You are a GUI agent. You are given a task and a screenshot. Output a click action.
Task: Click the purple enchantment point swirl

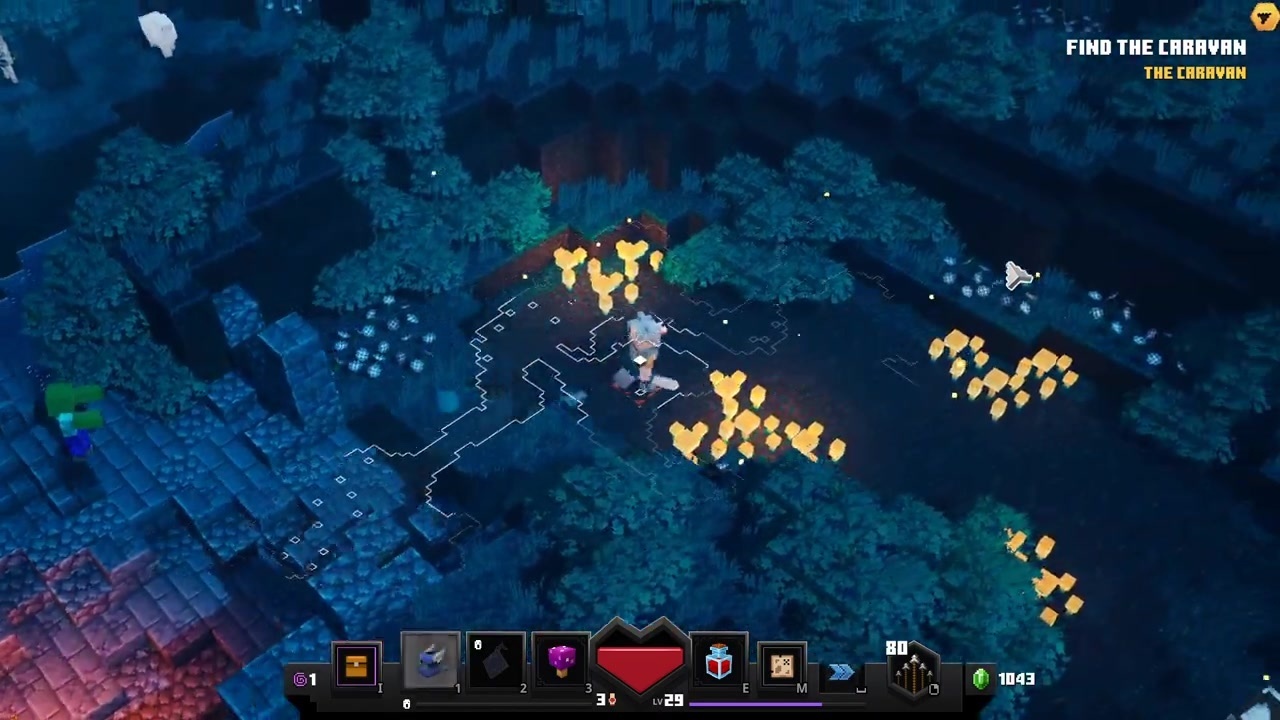(300, 679)
